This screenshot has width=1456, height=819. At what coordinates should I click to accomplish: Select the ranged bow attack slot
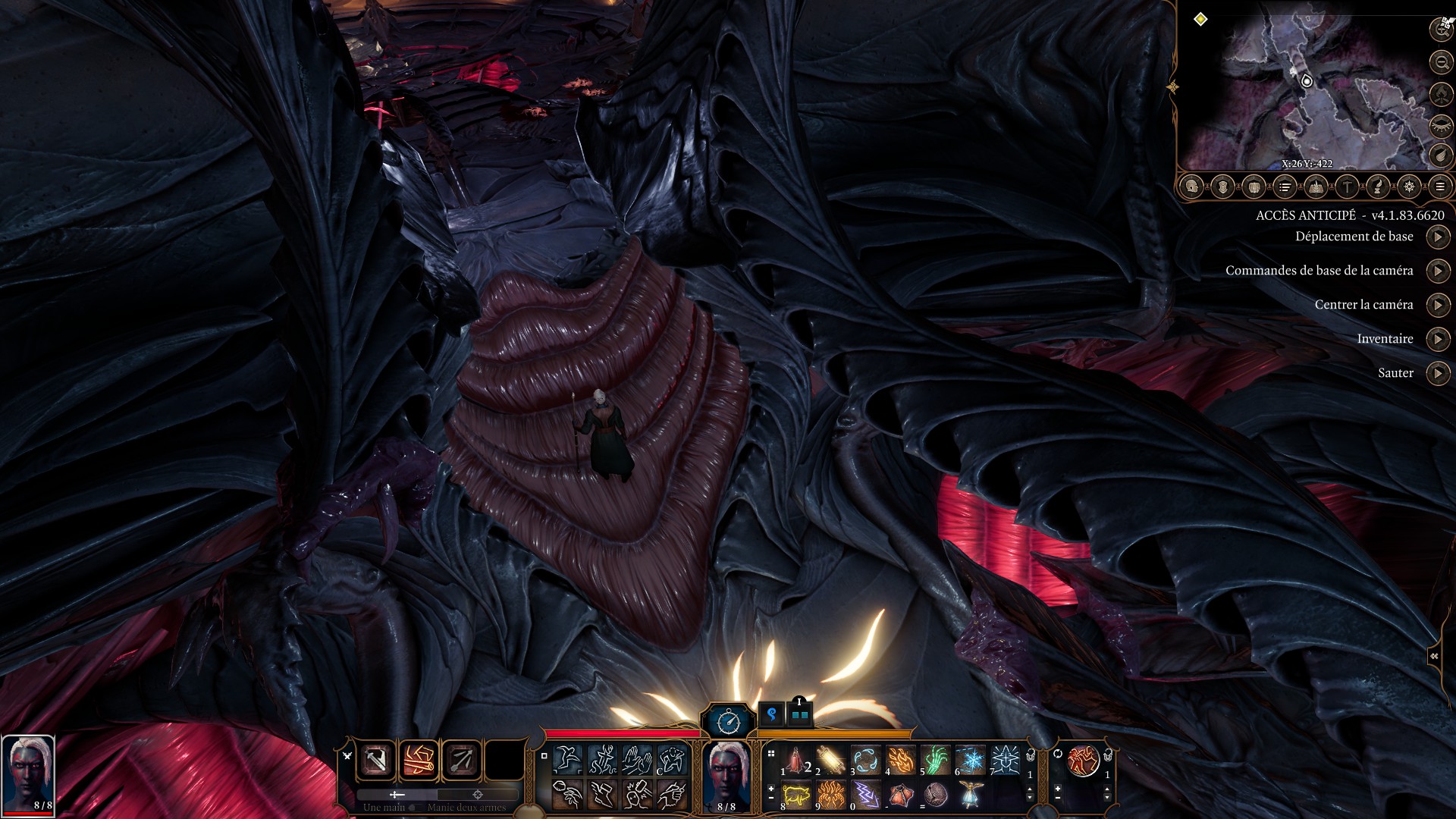461,760
